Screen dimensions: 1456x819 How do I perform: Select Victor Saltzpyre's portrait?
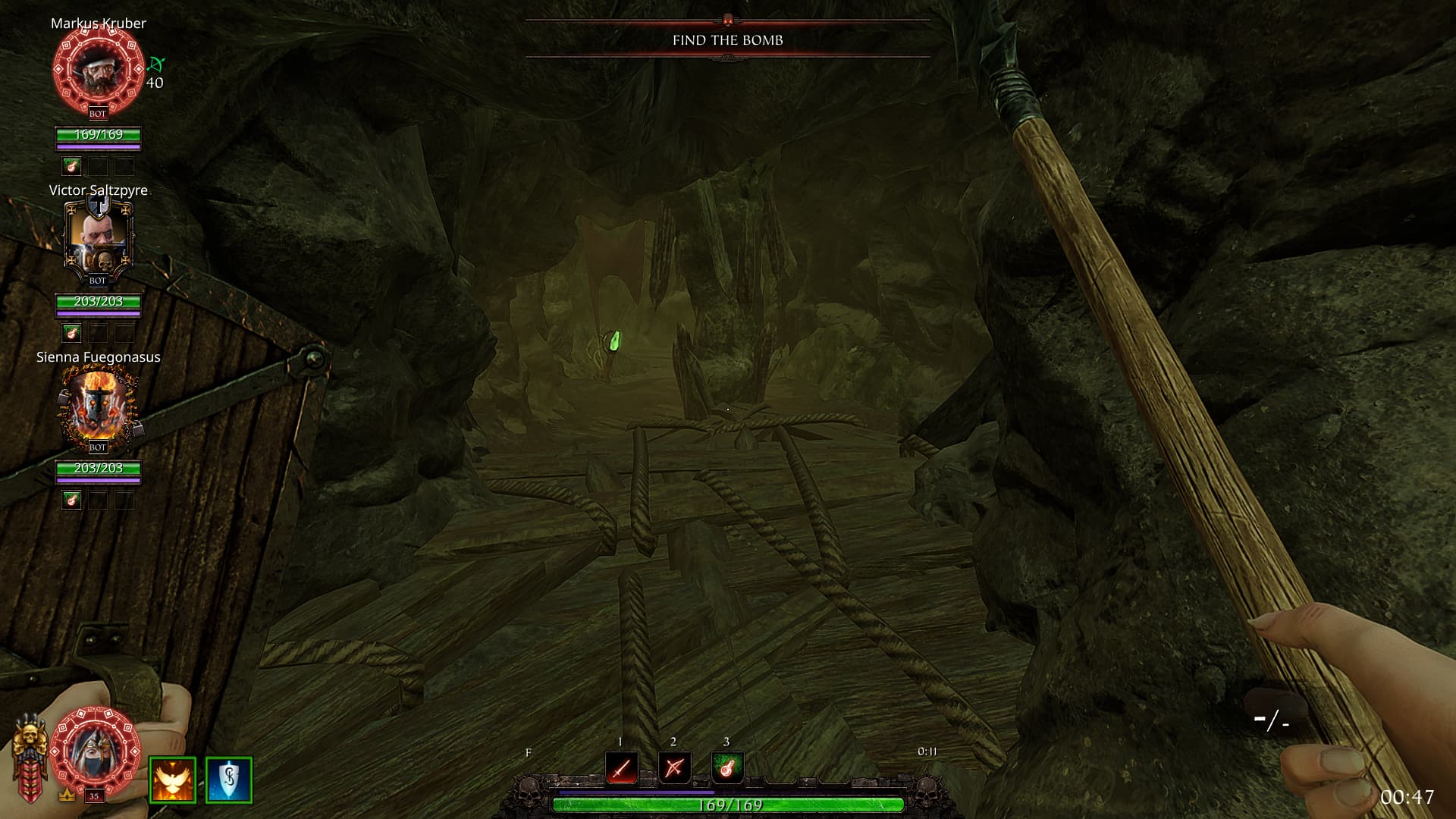[98, 237]
